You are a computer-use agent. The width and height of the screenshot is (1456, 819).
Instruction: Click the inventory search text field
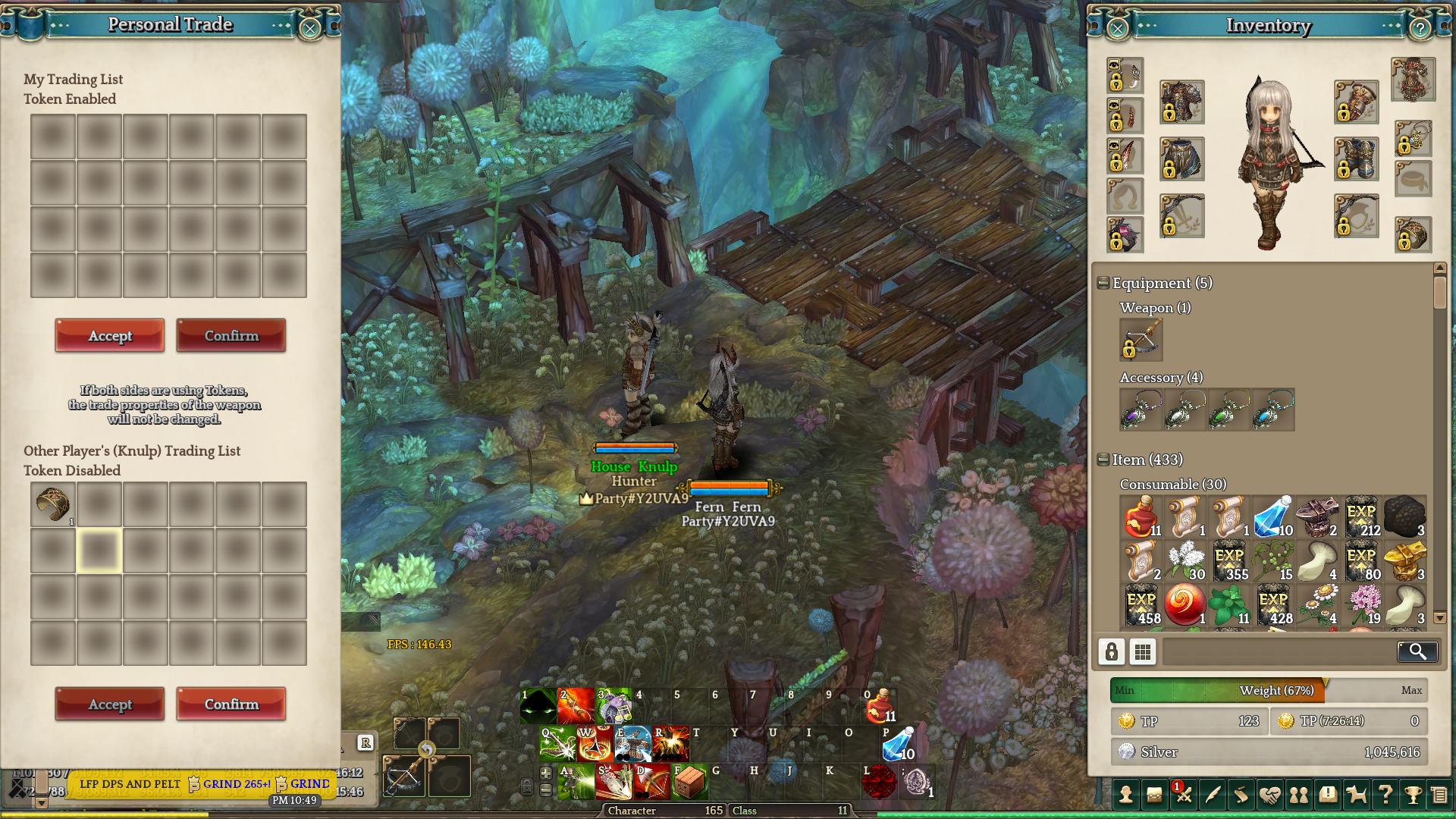tap(1279, 651)
